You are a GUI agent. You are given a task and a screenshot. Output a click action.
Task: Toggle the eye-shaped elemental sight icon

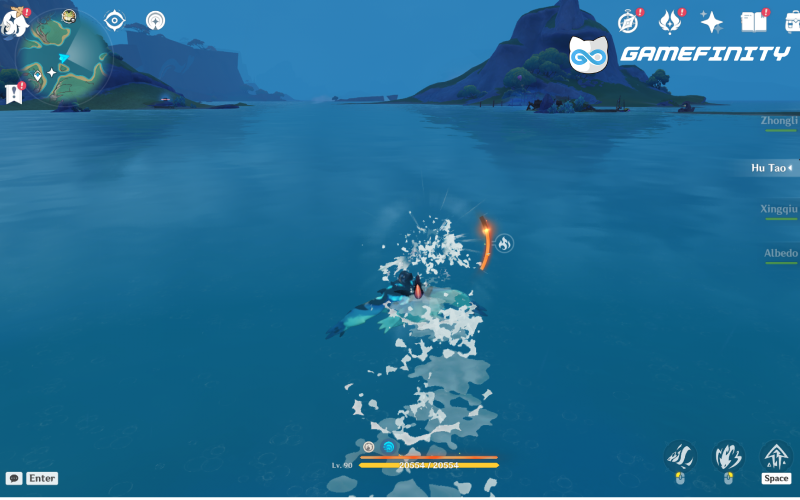click(x=115, y=20)
